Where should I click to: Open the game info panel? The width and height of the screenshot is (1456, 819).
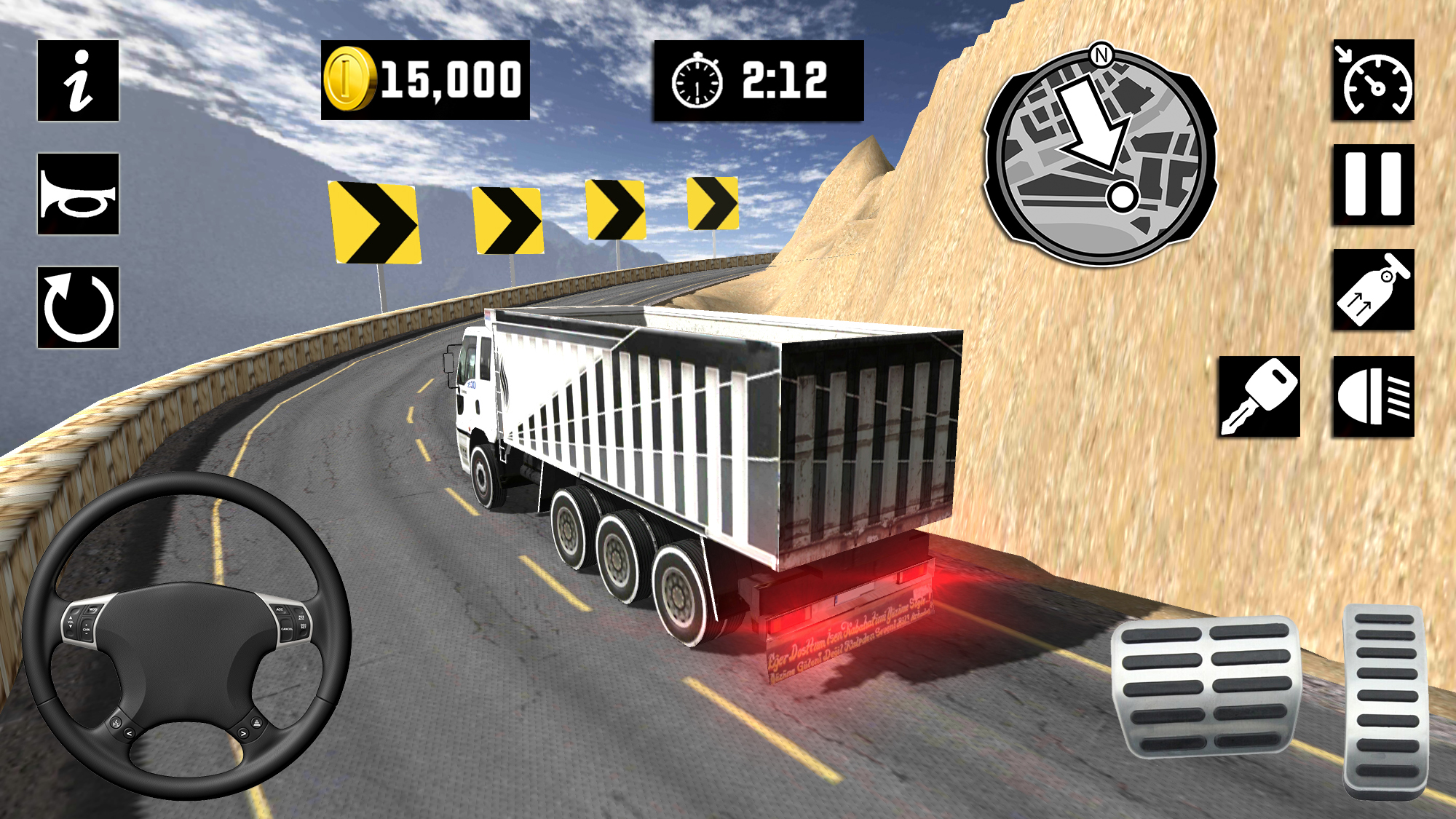point(76,79)
